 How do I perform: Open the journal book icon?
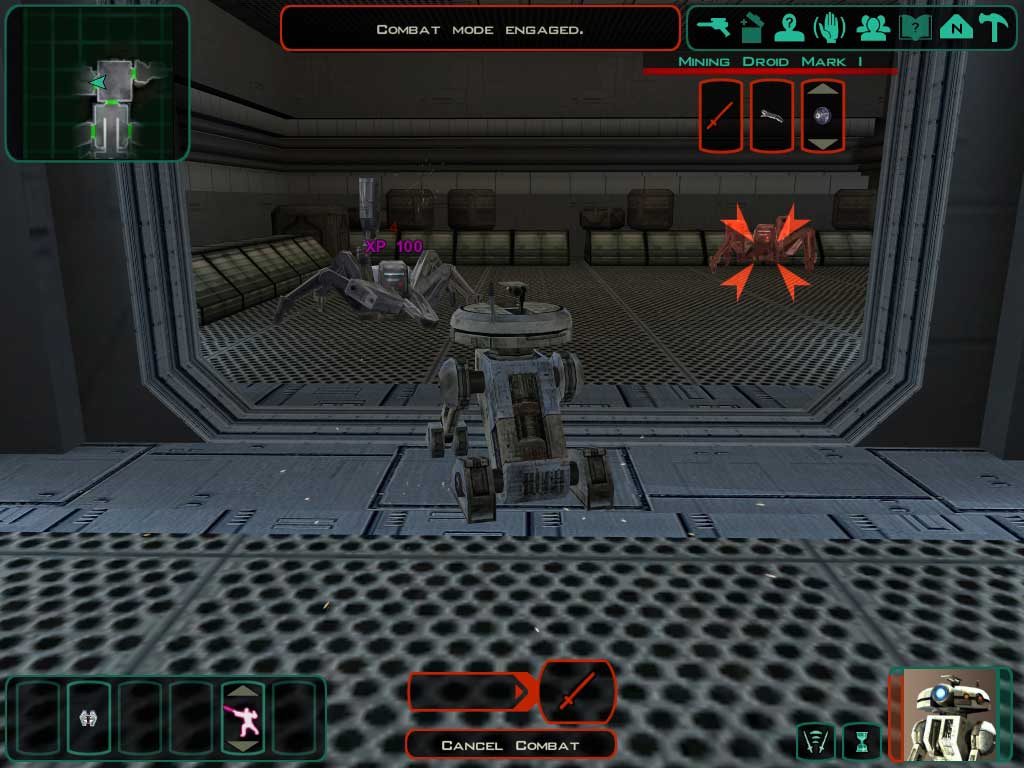click(913, 27)
